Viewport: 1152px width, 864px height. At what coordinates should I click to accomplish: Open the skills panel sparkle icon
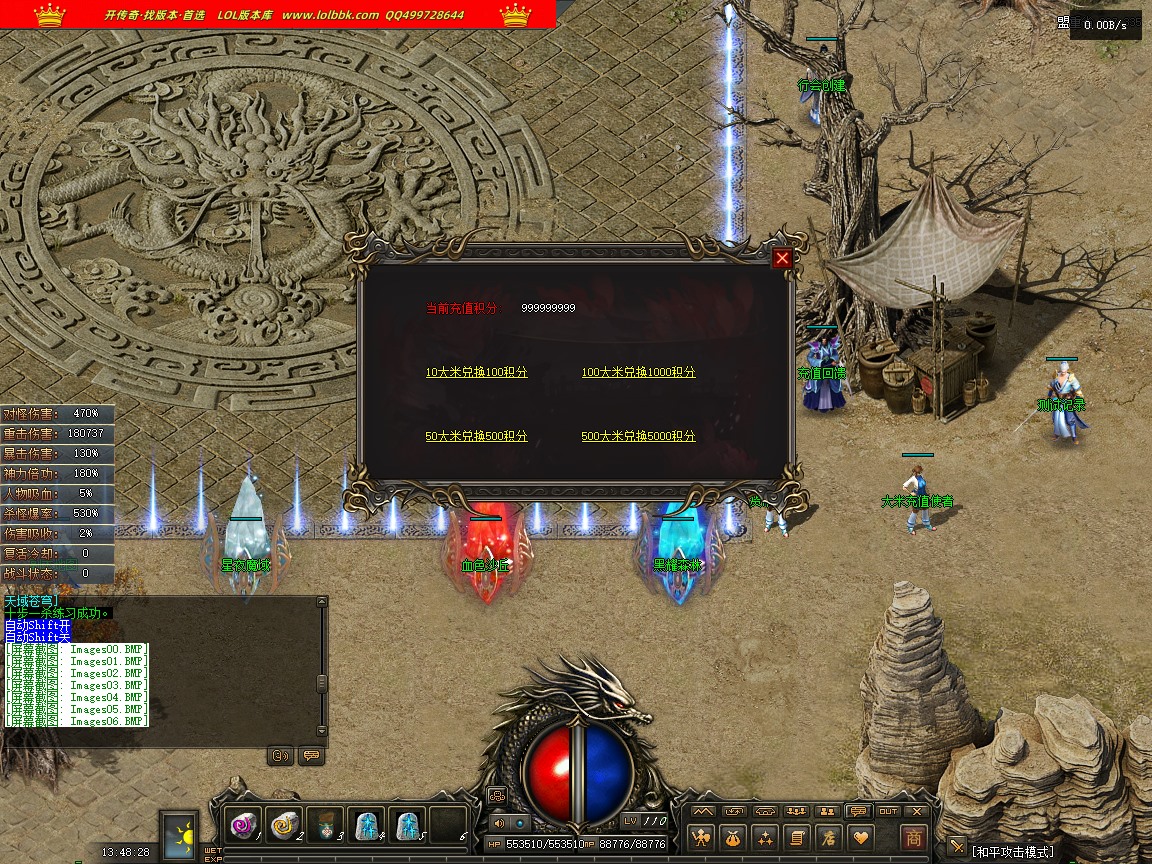point(765,838)
